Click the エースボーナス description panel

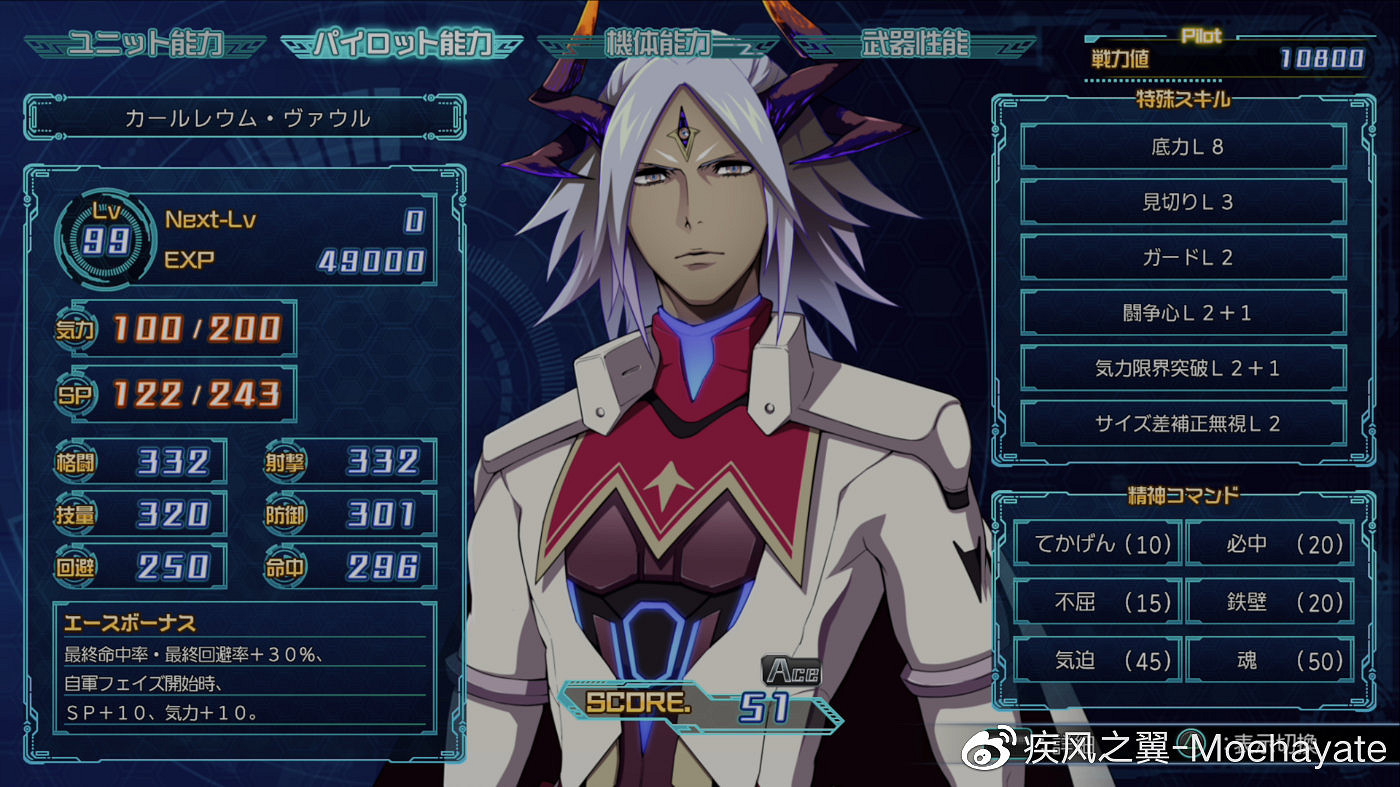244,670
